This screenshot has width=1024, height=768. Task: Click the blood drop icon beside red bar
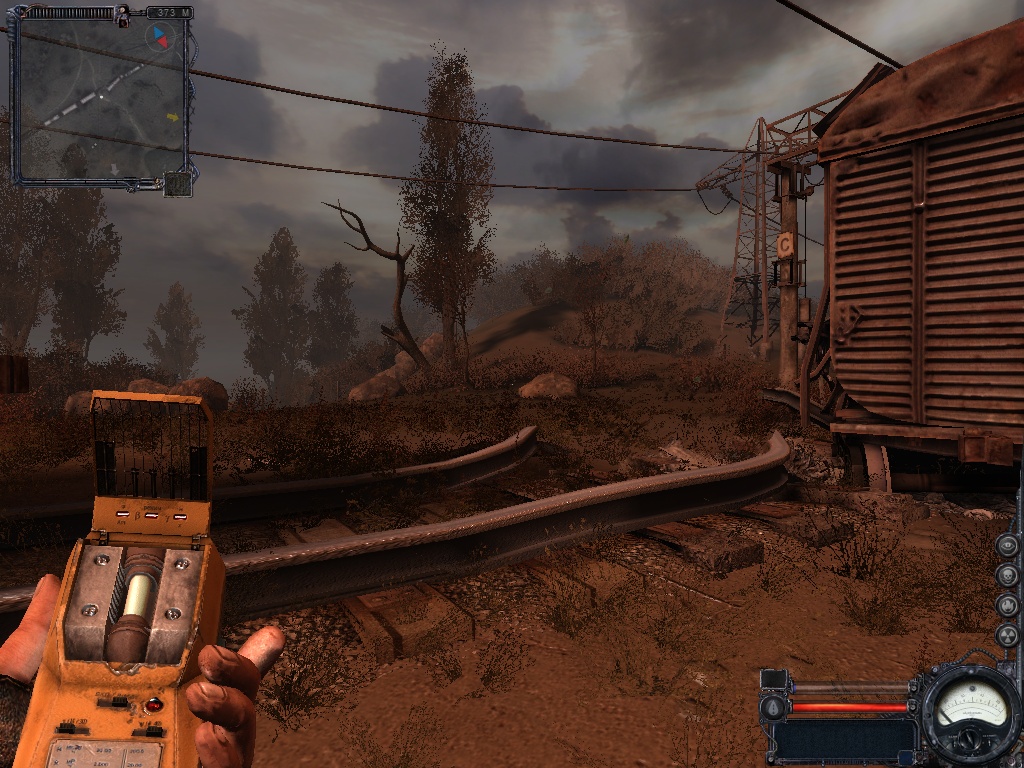[771, 708]
